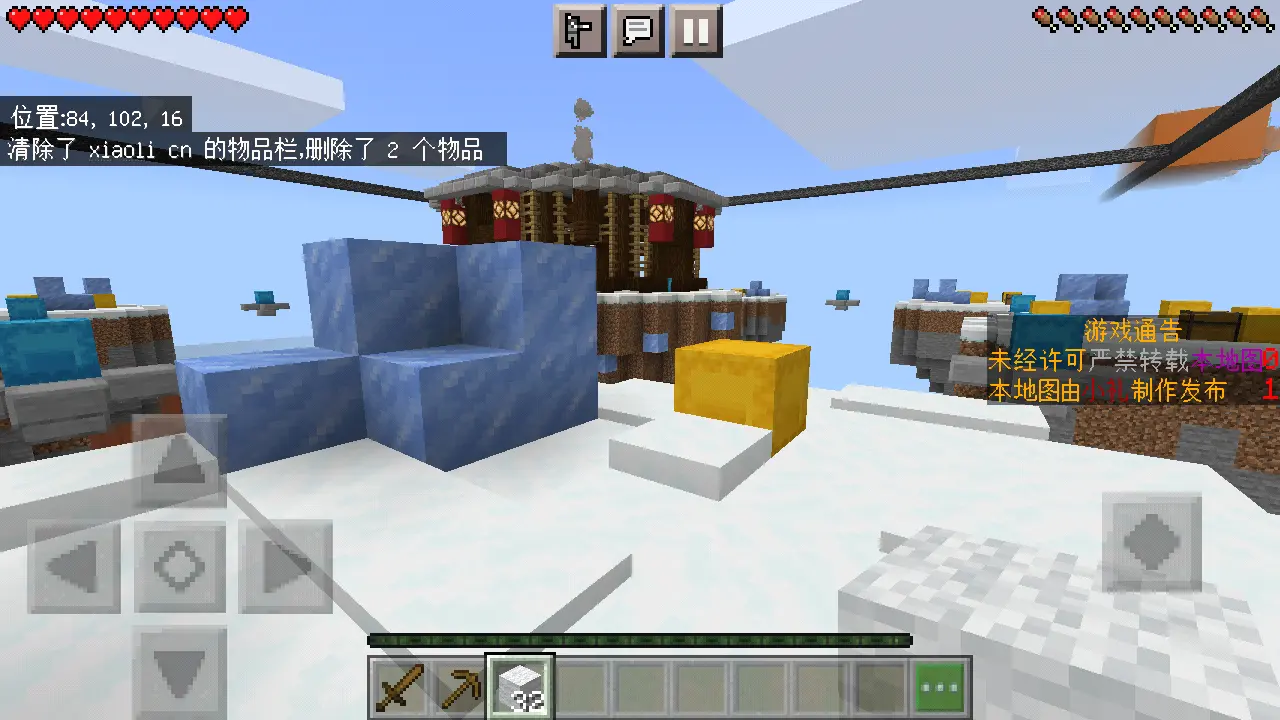Select the wooden pickaxe hotbar slot

459,687
